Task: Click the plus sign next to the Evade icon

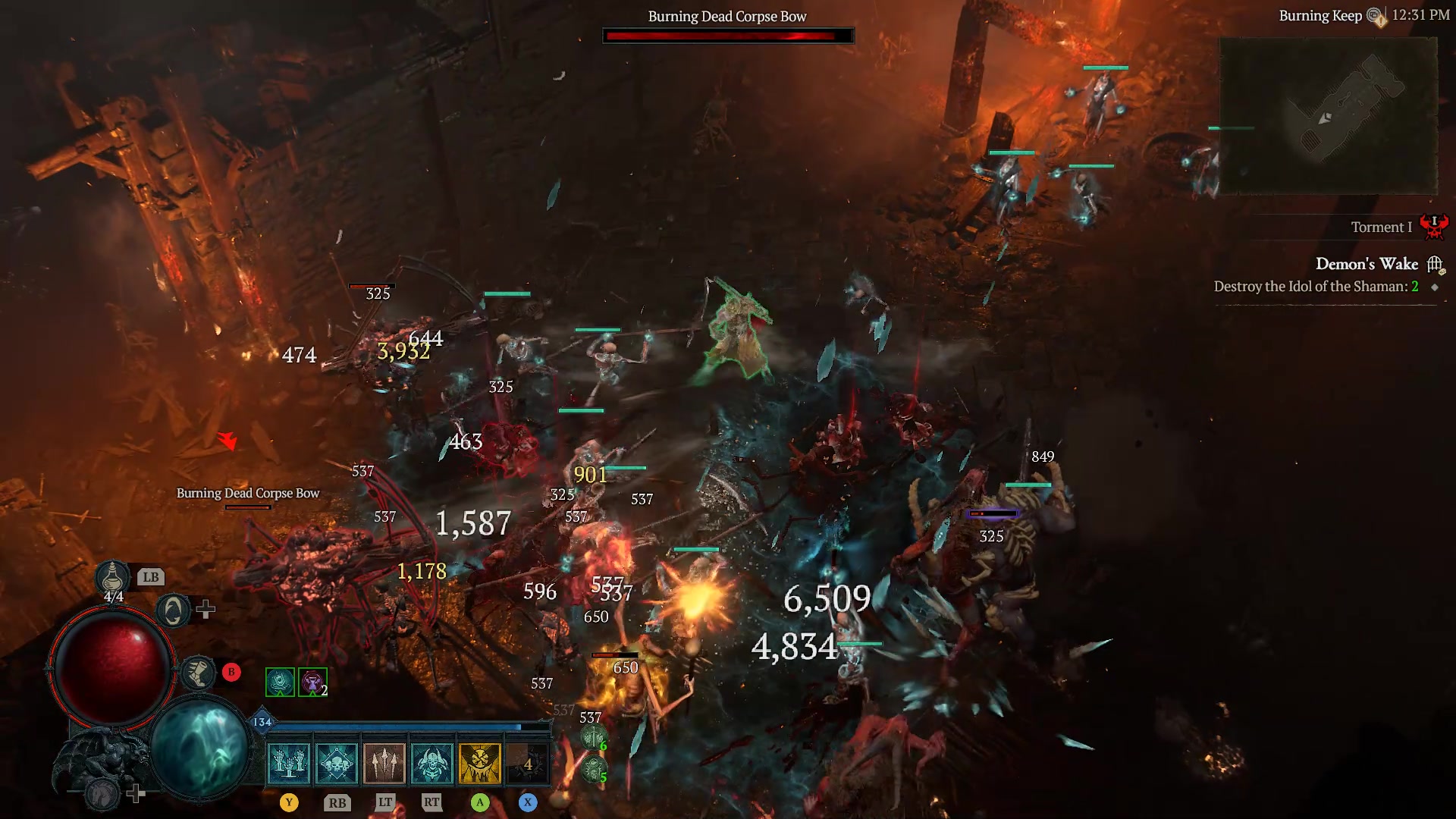Action: [204, 609]
